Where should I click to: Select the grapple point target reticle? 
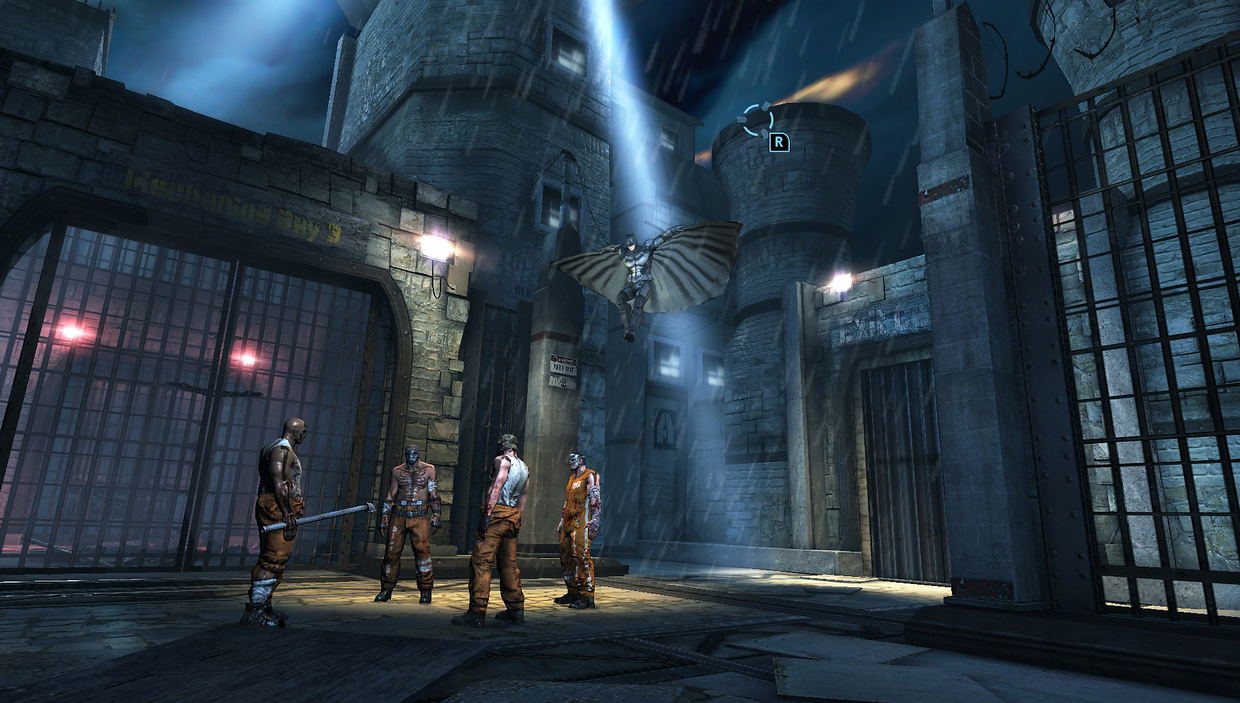pyautogui.click(x=757, y=120)
